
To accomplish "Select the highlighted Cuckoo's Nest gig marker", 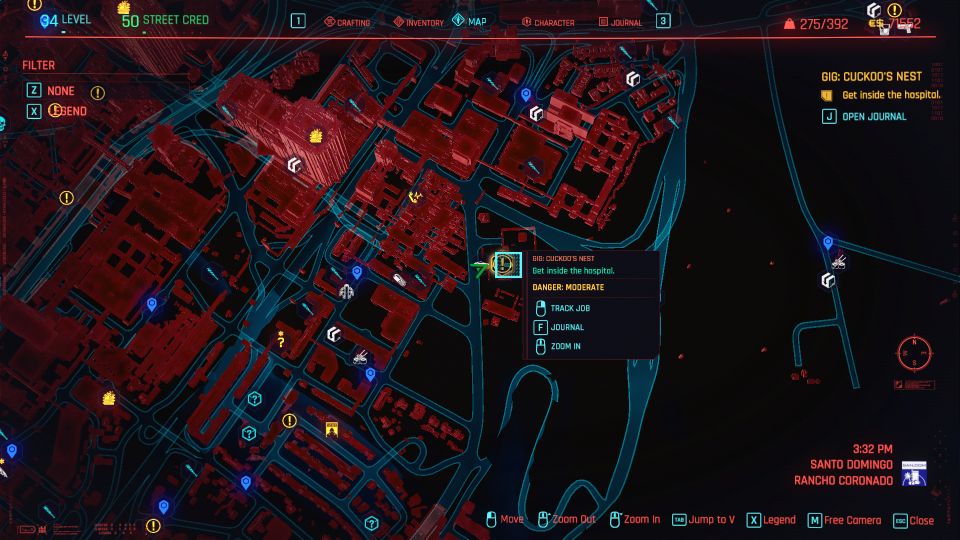I will point(507,265).
